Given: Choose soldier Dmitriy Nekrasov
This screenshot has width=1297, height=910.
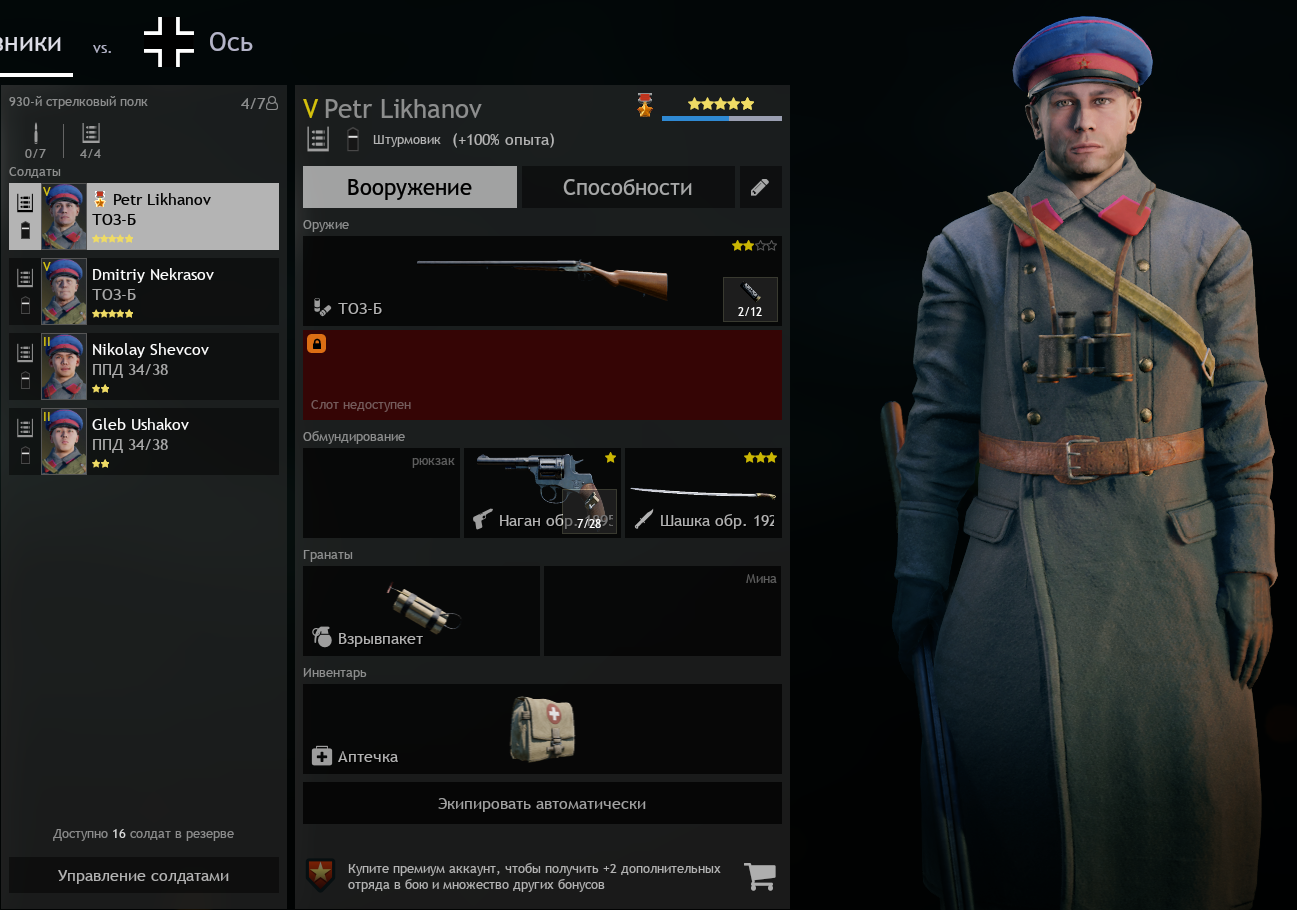Looking at the screenshot, I should (x=144, y=291).
